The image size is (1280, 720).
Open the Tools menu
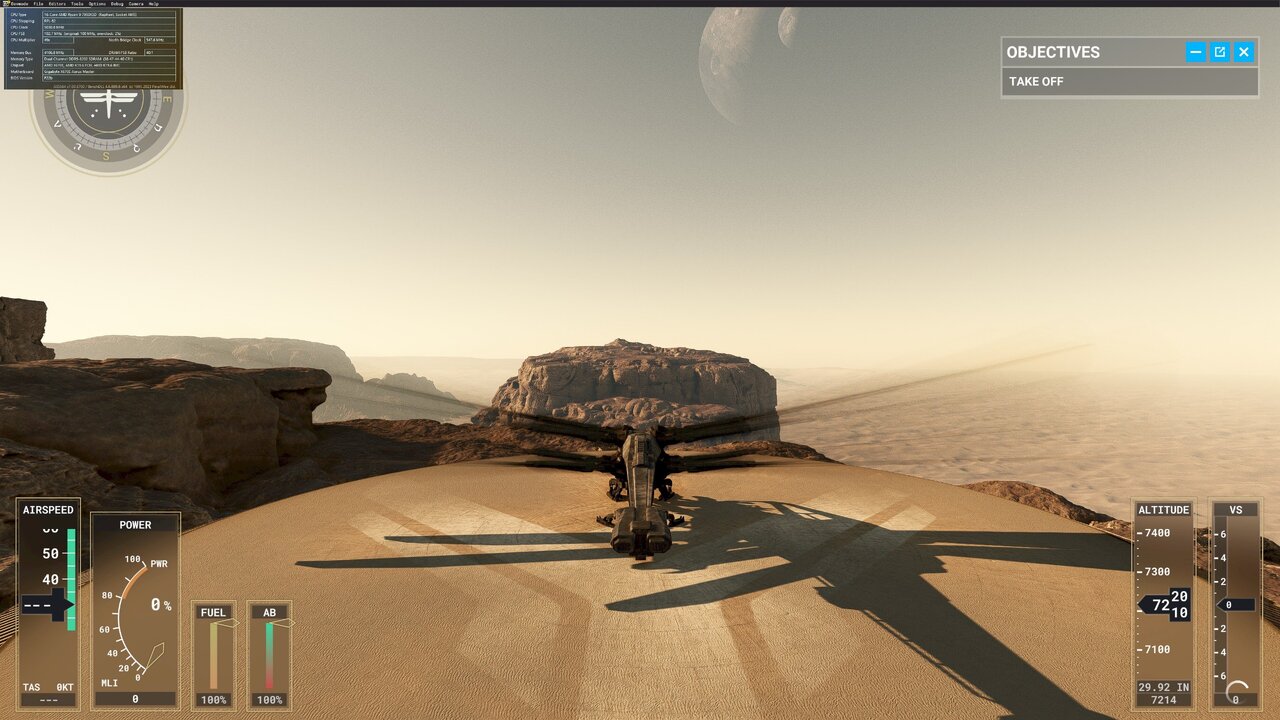[x=77, y=4]
